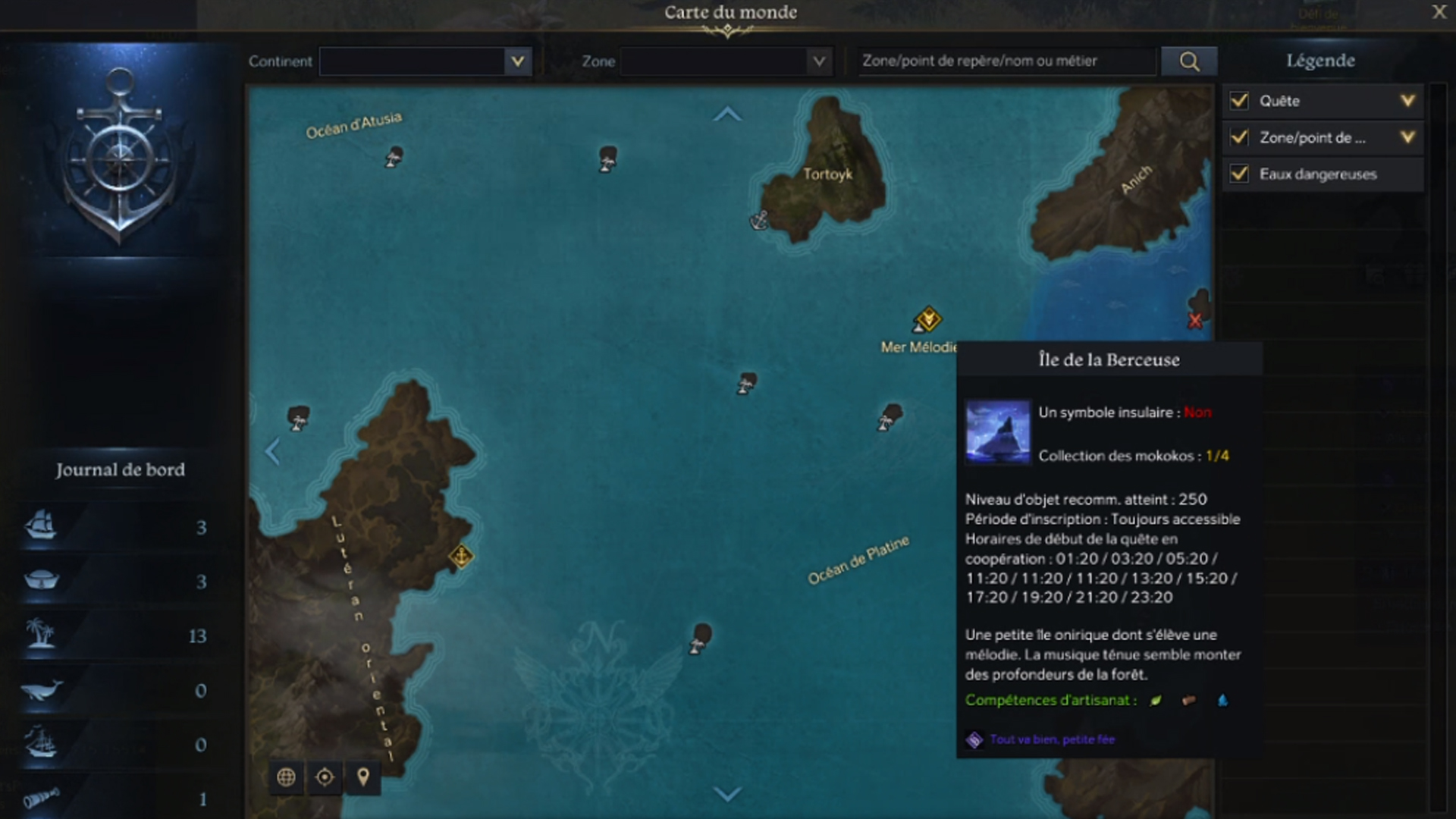Screen dimensions: 1456x819
Task: Click the zone search text field
Action: 1007,61
